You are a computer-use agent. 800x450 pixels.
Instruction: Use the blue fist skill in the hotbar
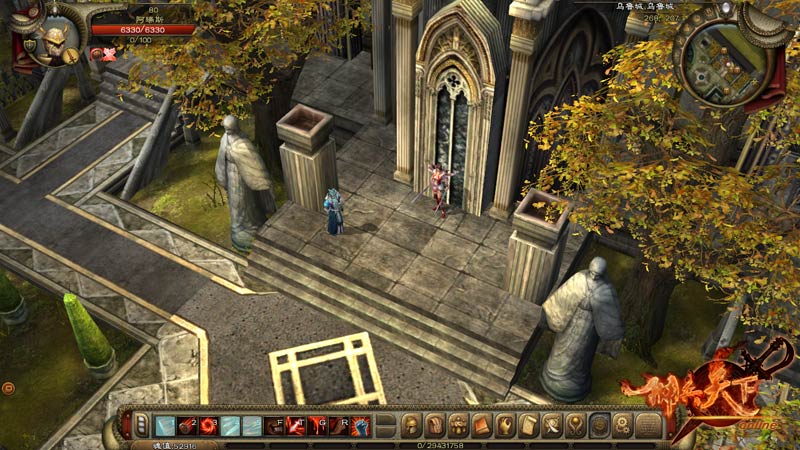(362, 426)
